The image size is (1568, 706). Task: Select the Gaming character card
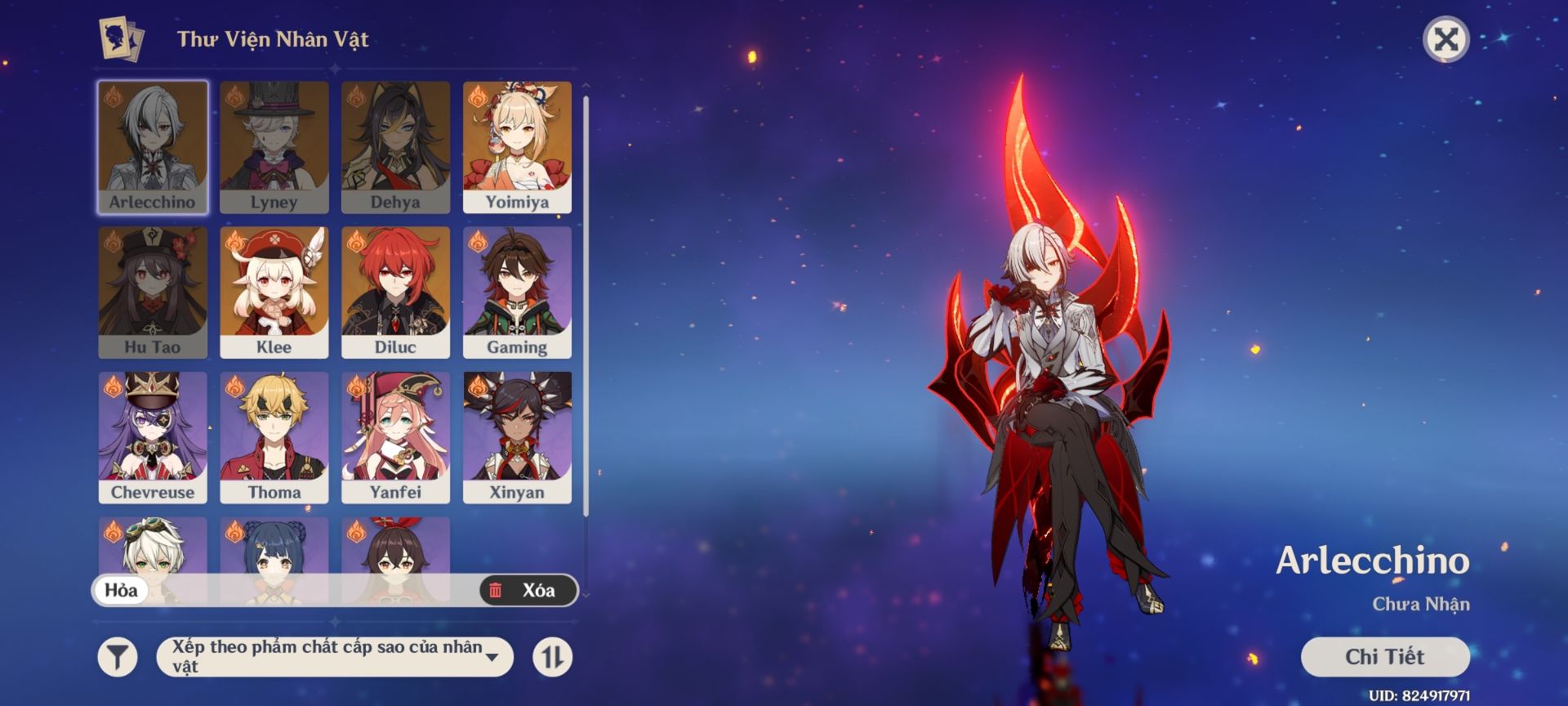(517, 293)
